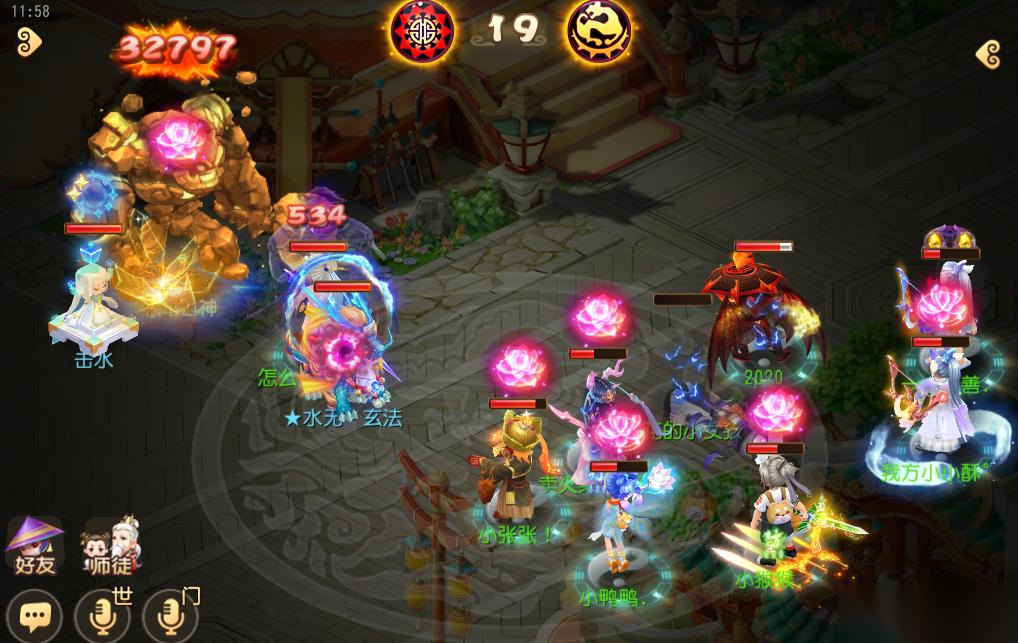Activate the 世 world voice microphone
This screenshot has height=643, width=1018.
click(x=103, y=616)
